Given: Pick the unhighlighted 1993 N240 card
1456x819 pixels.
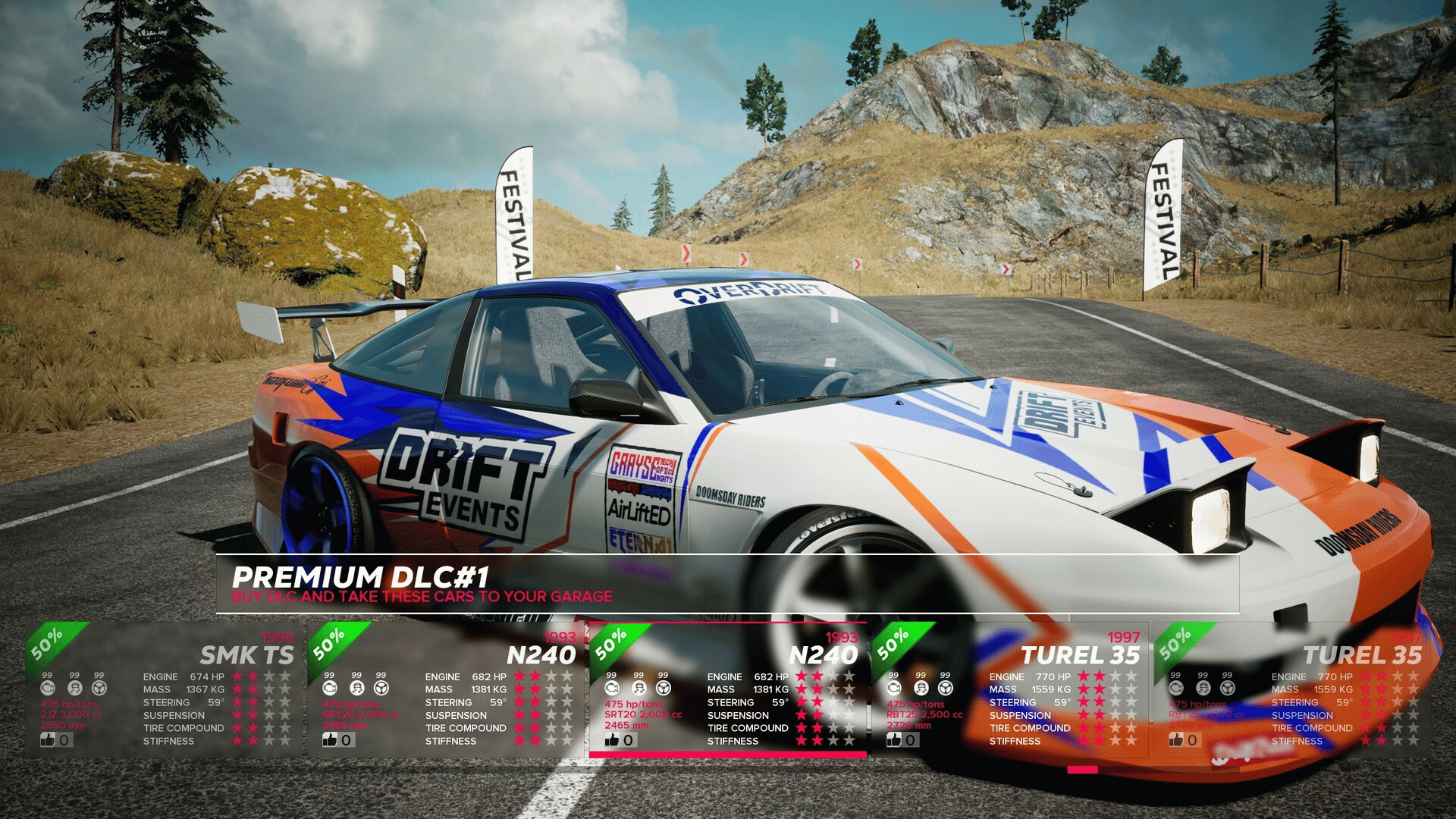Looking at the screenshot, I should [x=446, y=689].
